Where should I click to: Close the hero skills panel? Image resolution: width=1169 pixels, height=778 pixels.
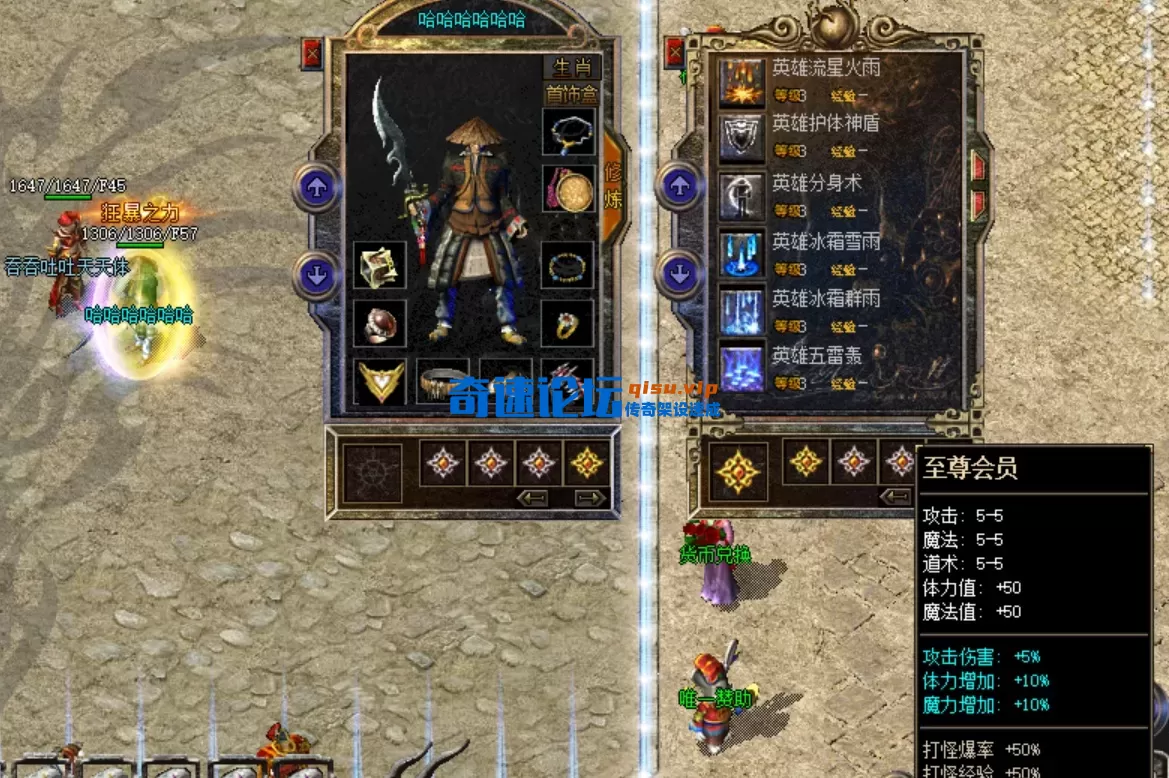point(677,52)
